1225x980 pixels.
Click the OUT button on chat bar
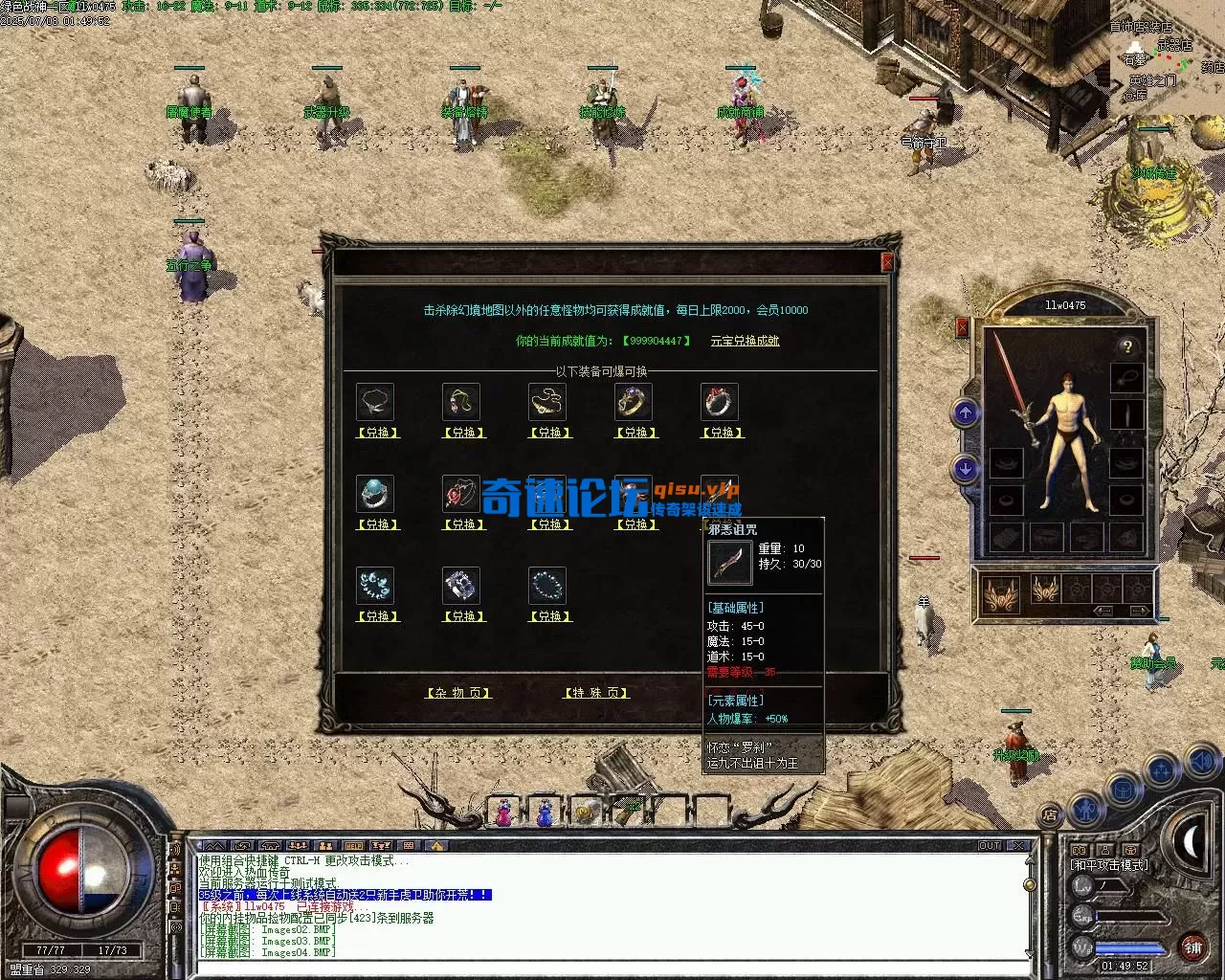[x=990, y=846]
